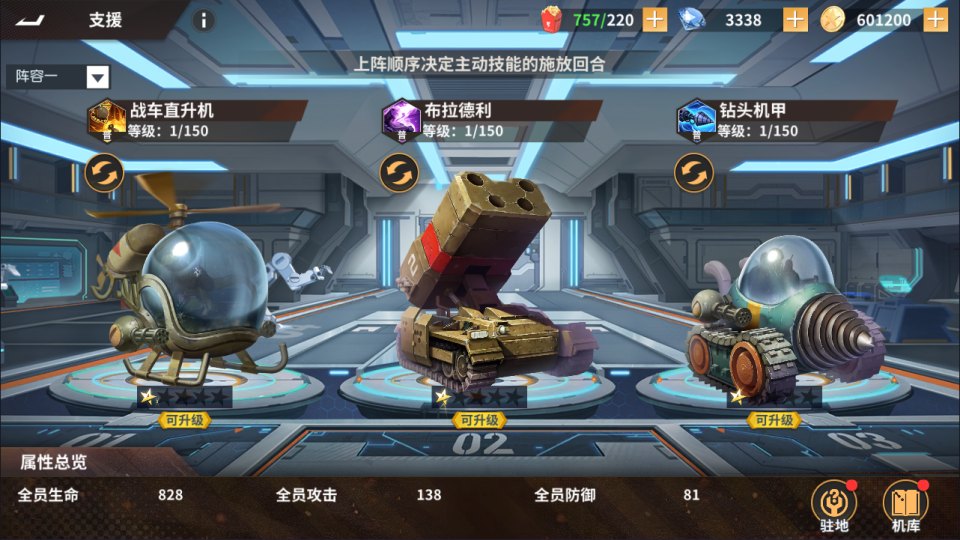The image size is (960, 540).
Task: Add gold coins with plus button
Action: (935, 19)
